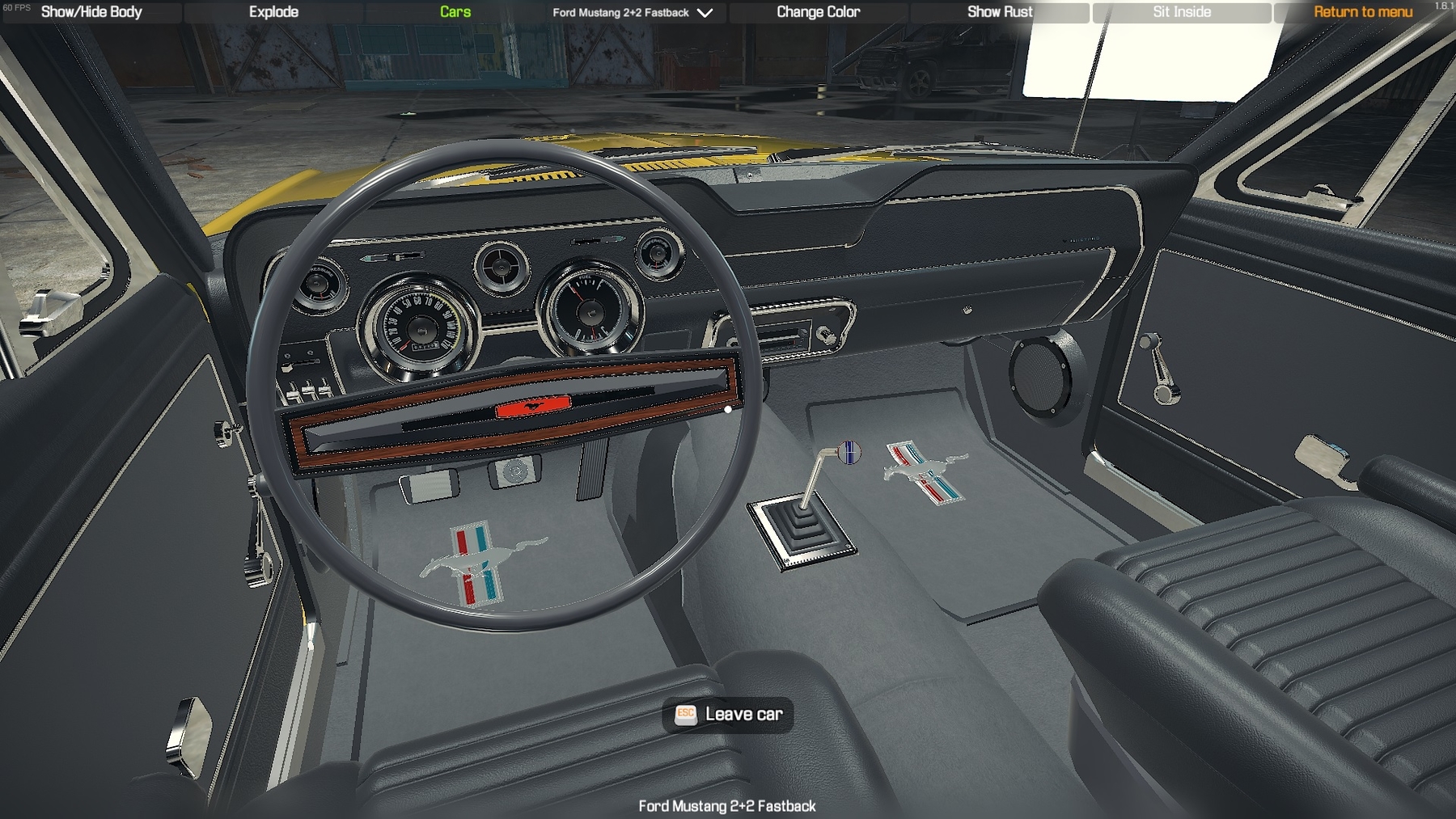The width and height of the screenshot is (1456, 819).
Task: Choose Change Color in the top bar
Action: 818,12
